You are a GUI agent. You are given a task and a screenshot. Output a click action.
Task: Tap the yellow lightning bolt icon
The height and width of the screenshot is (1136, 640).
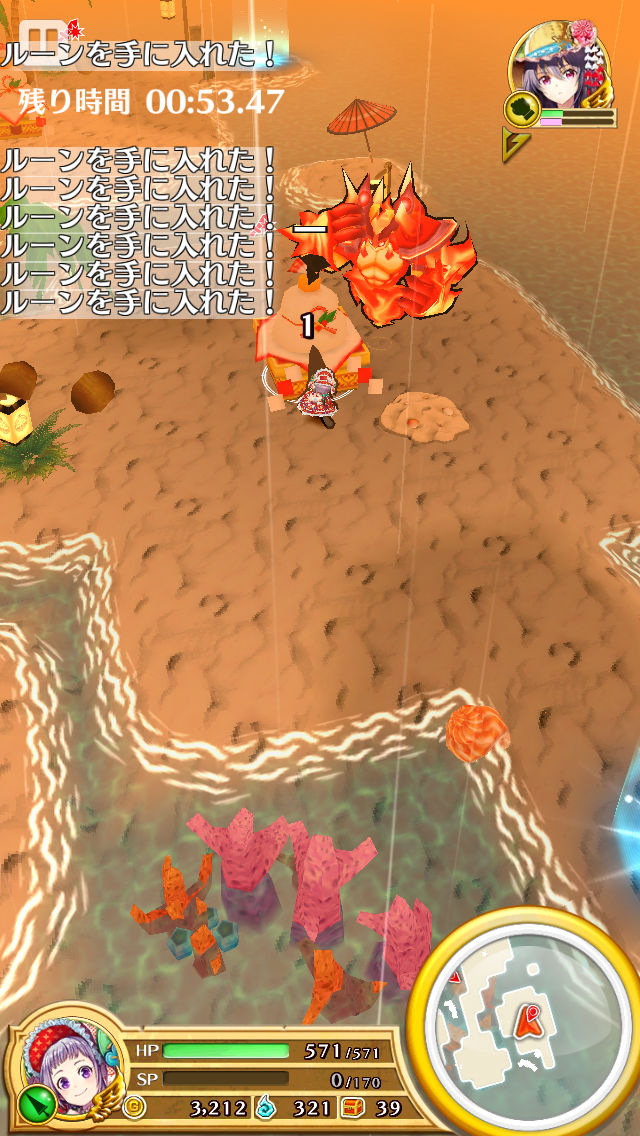[516, 145]
